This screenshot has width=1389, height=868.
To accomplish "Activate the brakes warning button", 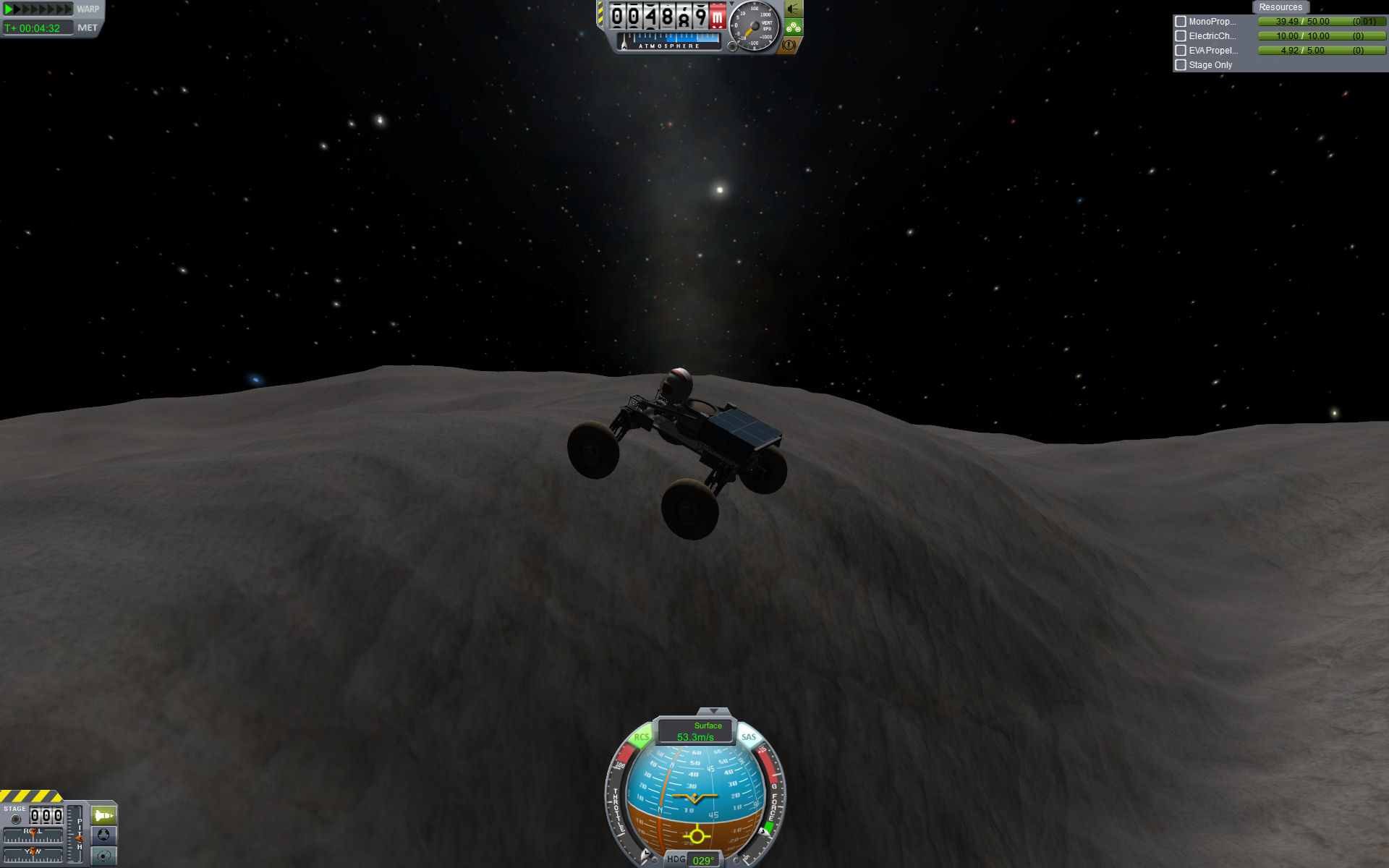I will (x=789, y=45).
